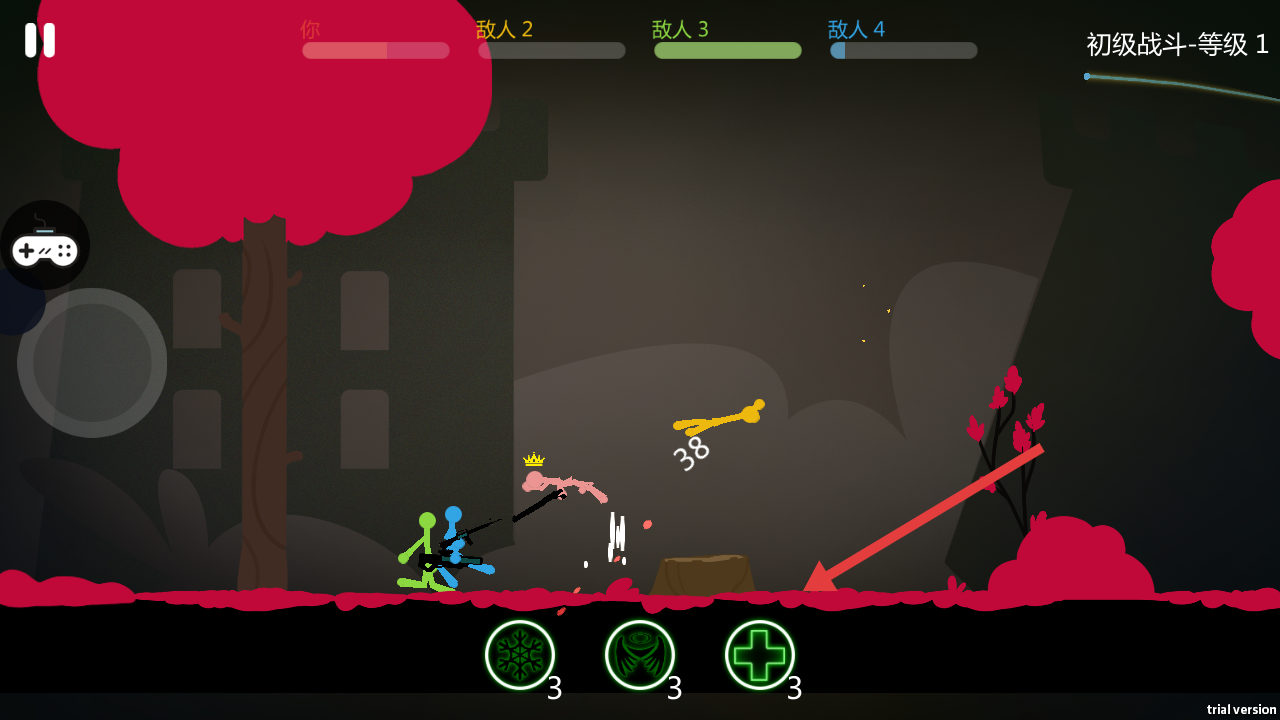Use the green wings ability

640,655
